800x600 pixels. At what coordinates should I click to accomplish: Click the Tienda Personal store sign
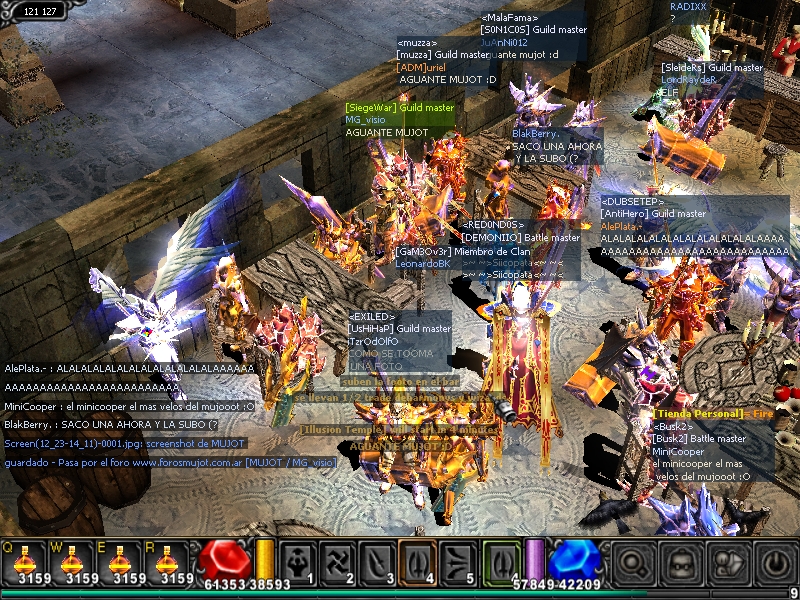tap(700, 414)
